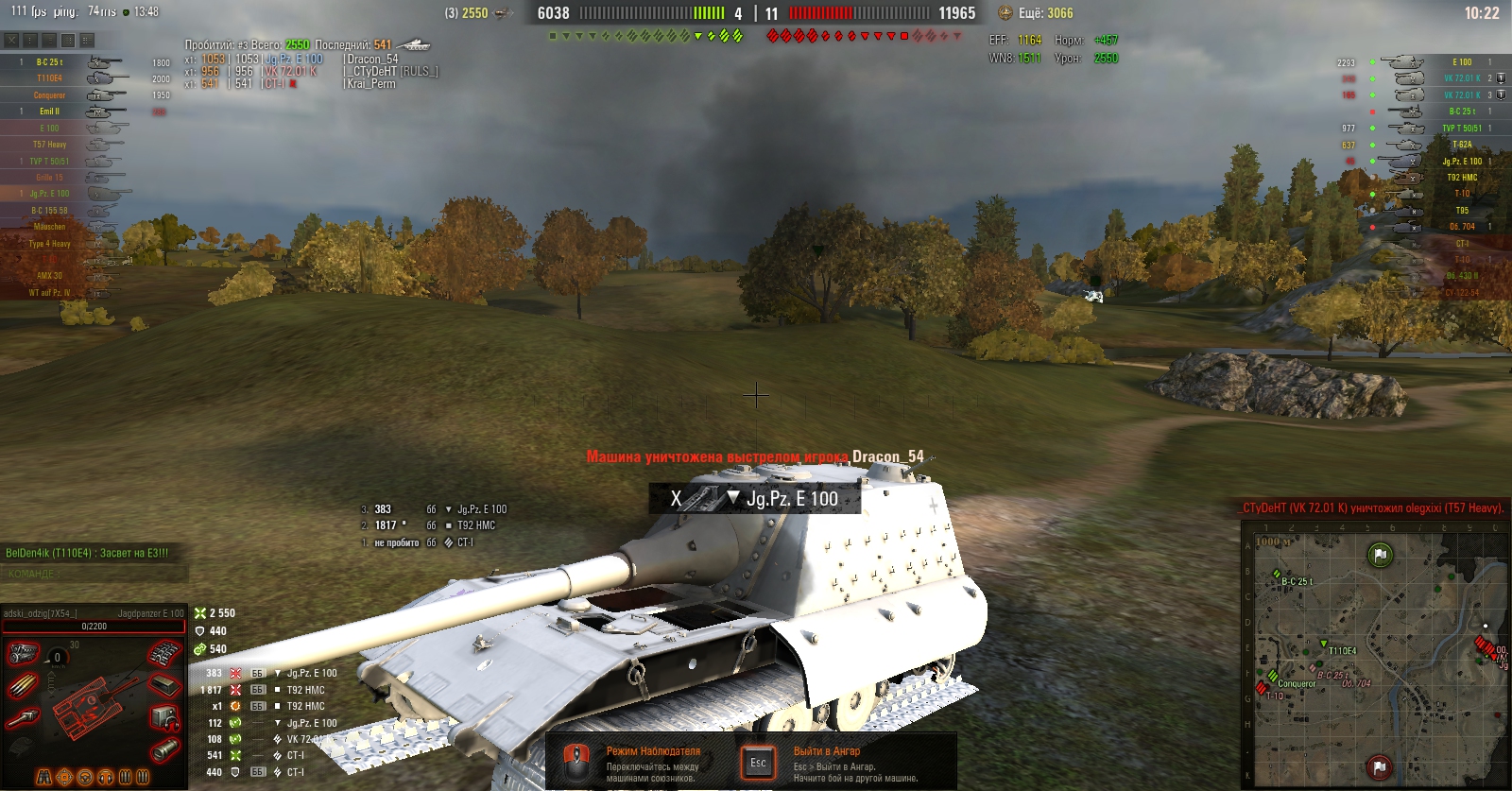Select the T-62A row in enemy list
Screen dimensions: 1512x791
pos(1461,145)
